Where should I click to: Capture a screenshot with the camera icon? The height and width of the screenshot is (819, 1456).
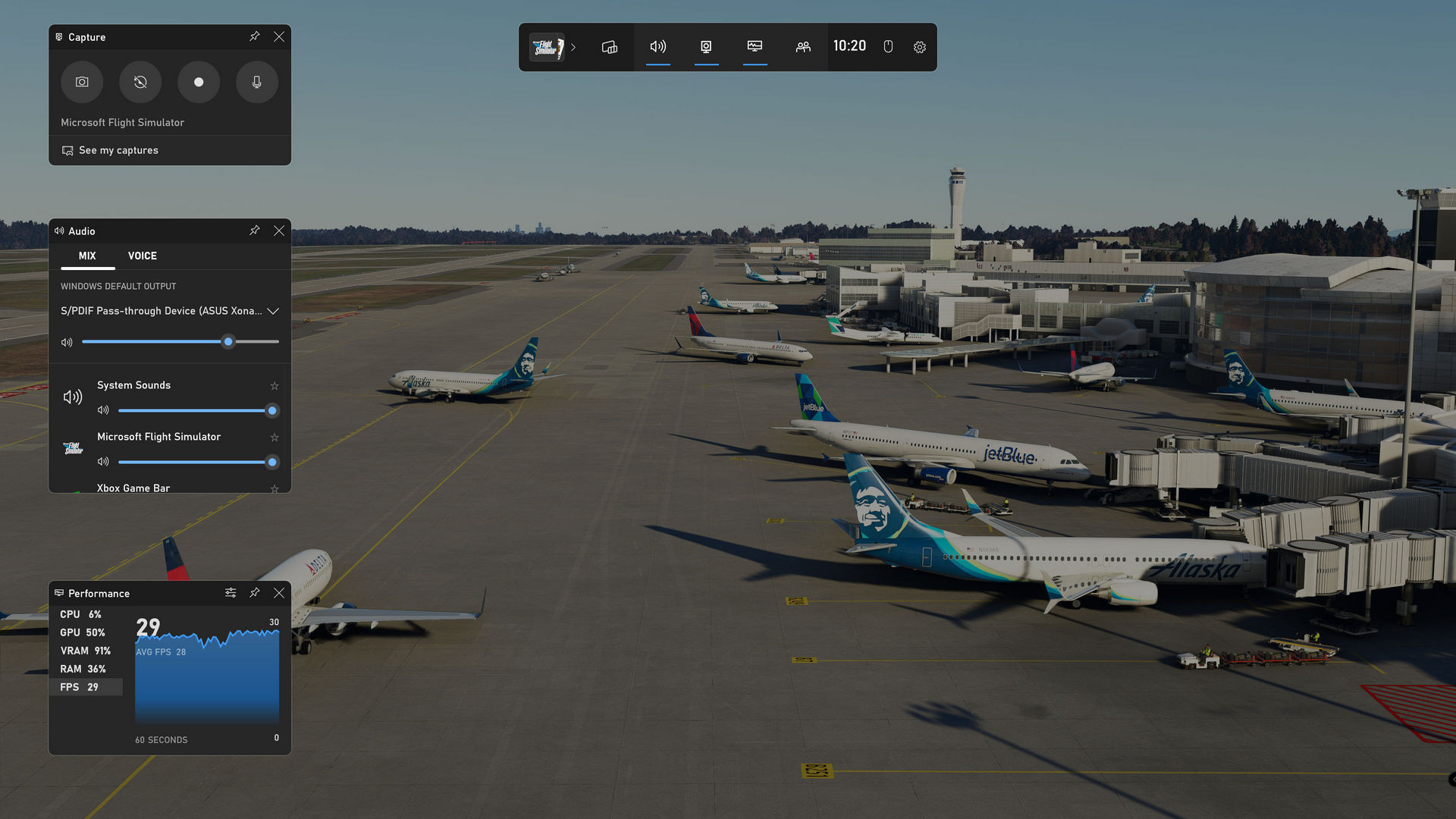(x=81, y=82)
